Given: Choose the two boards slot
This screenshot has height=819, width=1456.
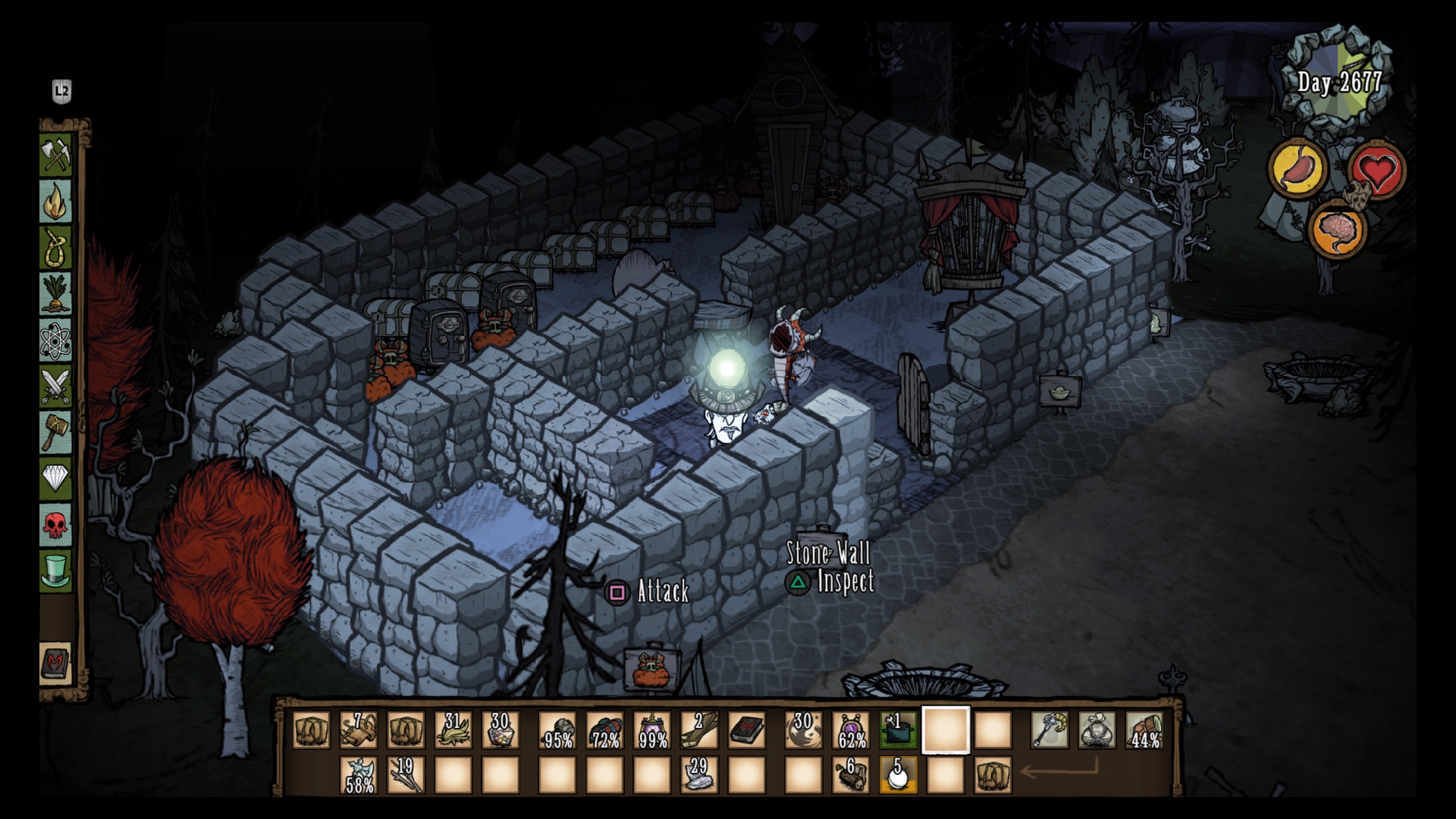Looking at the screenshot, I should coord(699,730).
